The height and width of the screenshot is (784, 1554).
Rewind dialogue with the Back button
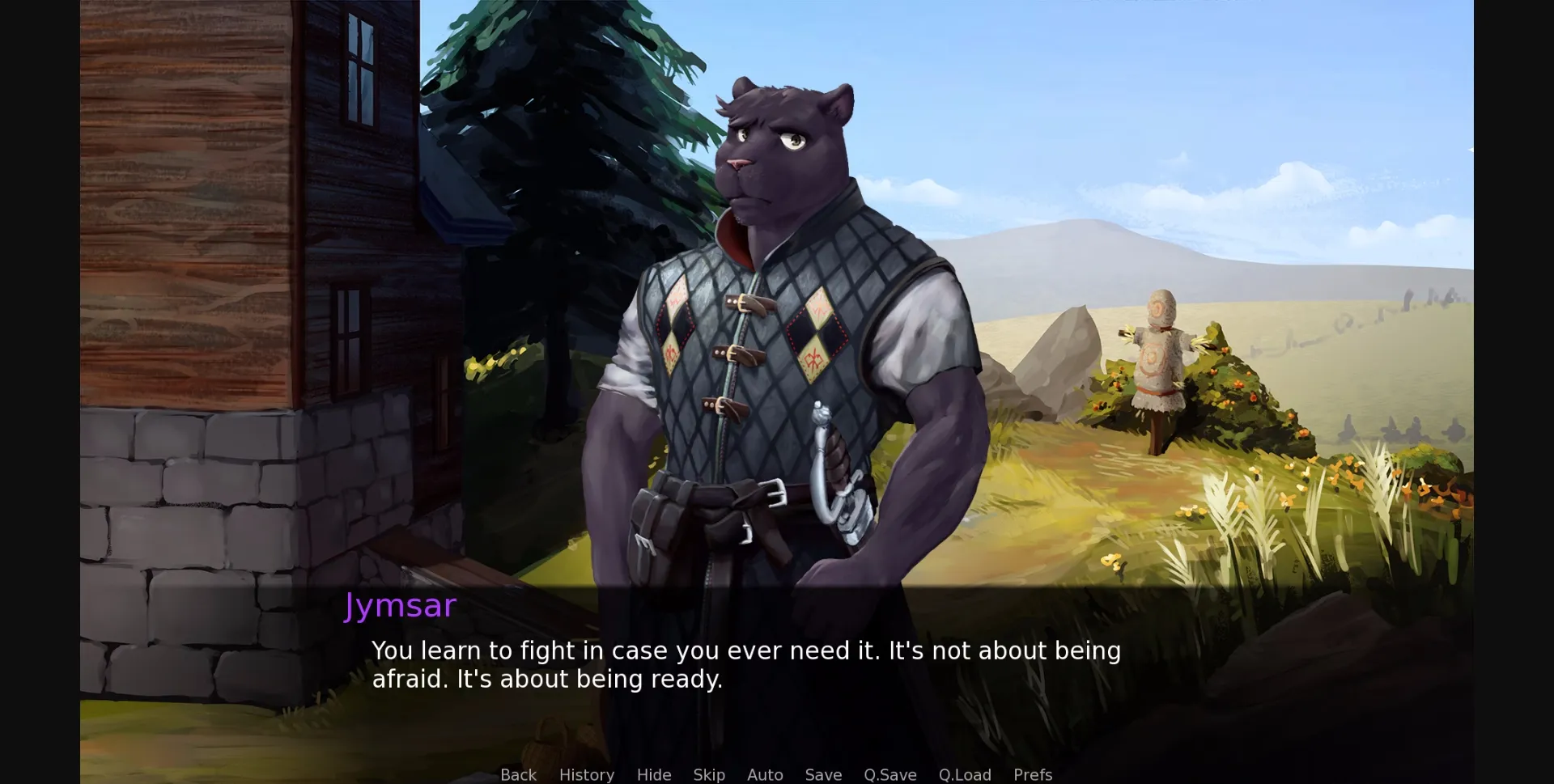[518, 774]
